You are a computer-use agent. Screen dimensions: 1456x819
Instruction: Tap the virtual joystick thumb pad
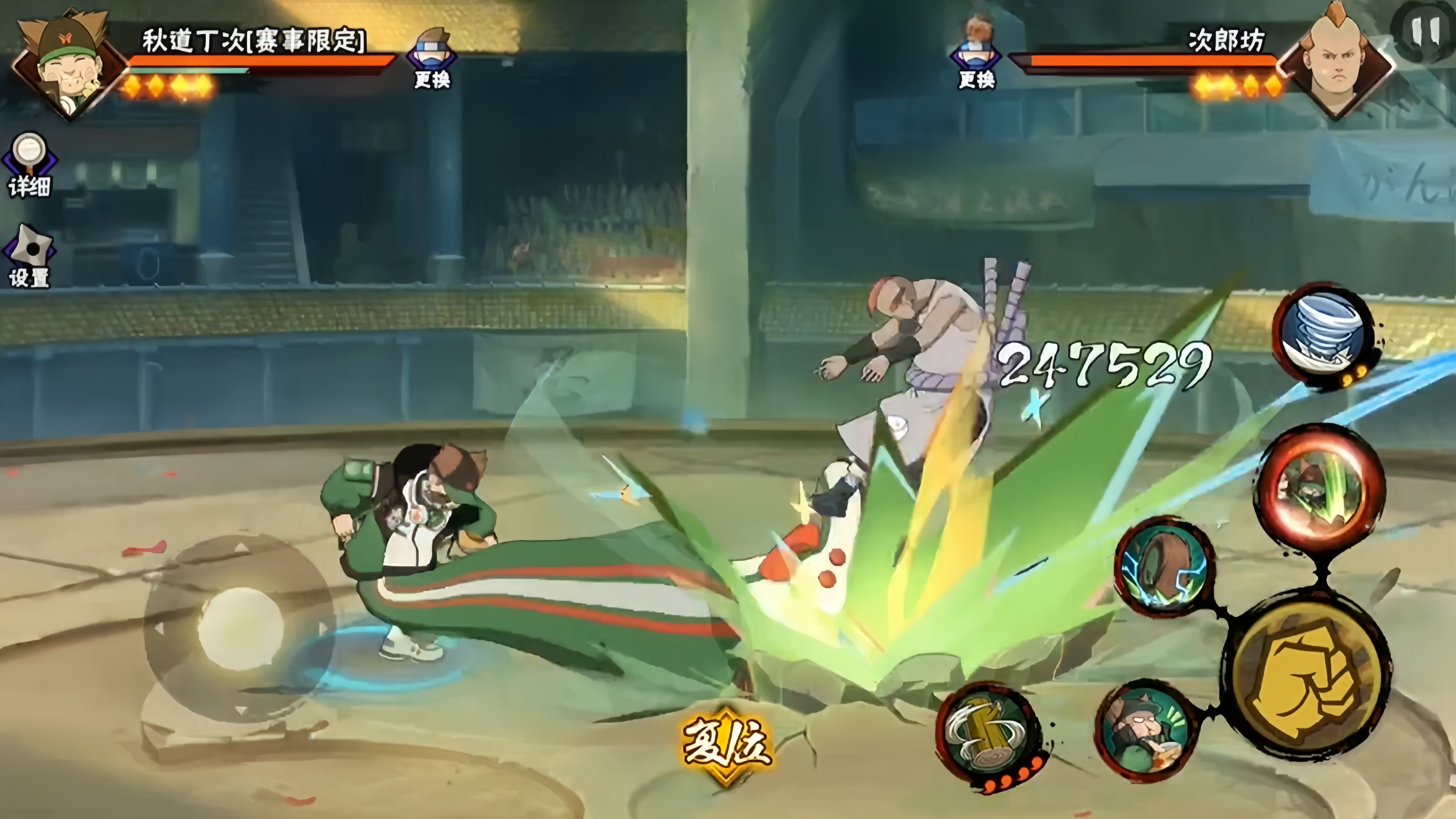[240, 628]
